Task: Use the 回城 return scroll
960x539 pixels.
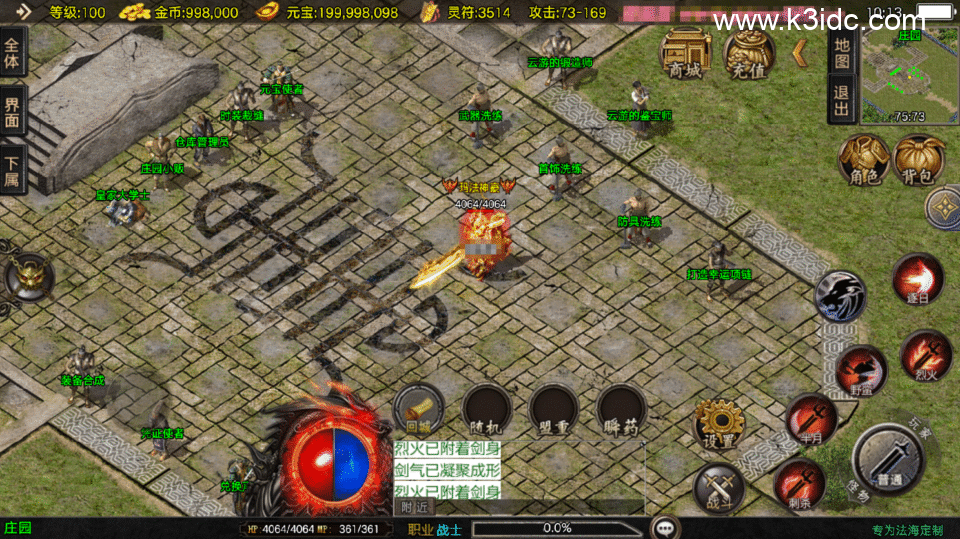Action: pyautogui.click(x=418, y=408)
